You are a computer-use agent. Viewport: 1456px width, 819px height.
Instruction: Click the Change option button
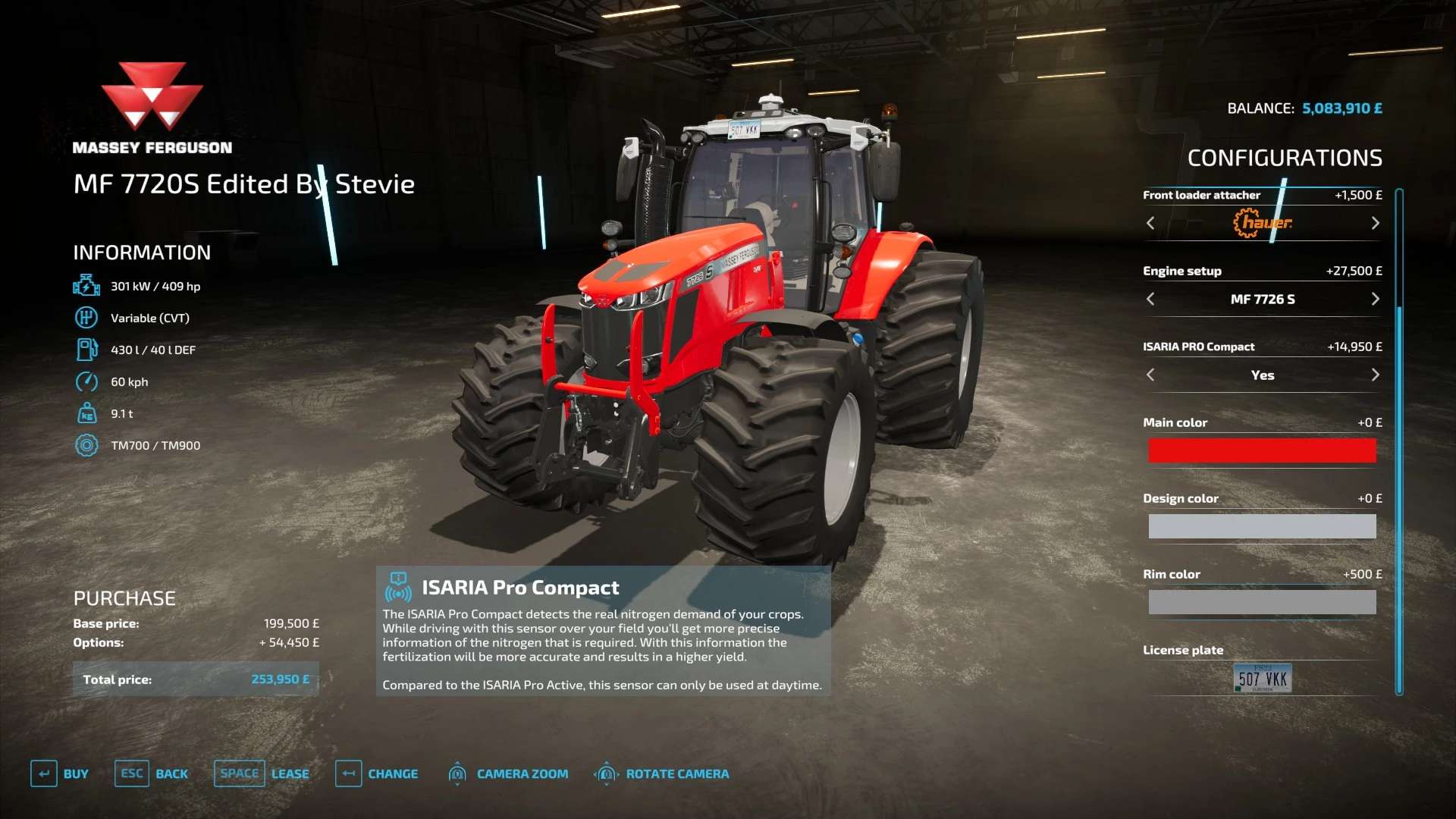(x=377, y=773)
